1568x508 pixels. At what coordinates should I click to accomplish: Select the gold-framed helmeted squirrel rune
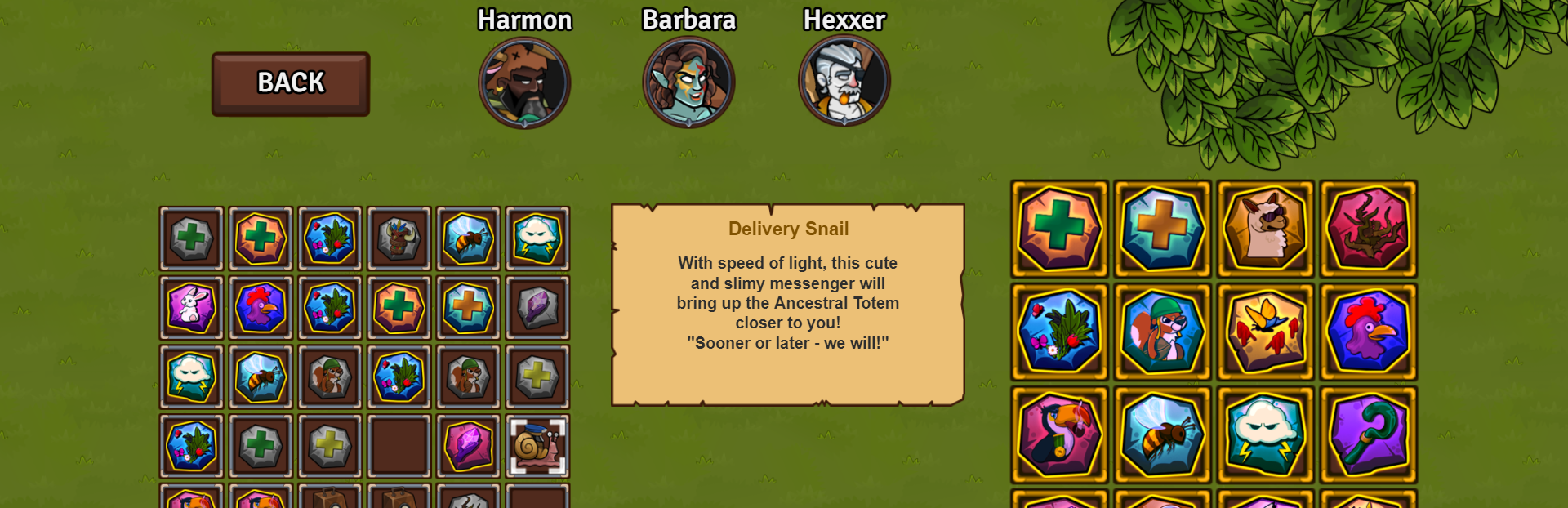coord(1162,332)
